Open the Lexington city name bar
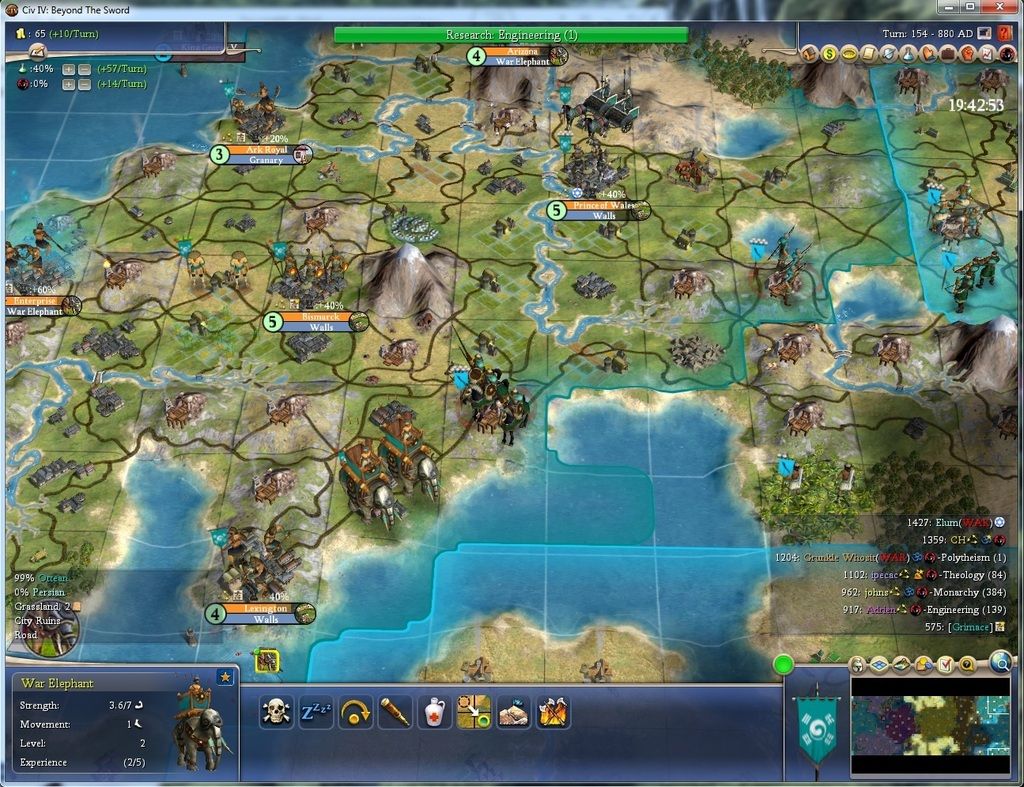The width and height of the screenshot is (1024, 787). pyautogui.click(x=265, y=608)
